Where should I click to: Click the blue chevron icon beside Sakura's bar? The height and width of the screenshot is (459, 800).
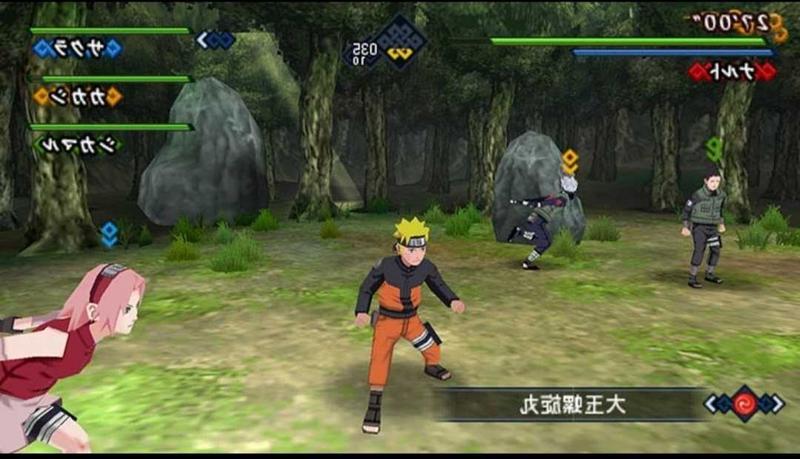coord(215,40)
